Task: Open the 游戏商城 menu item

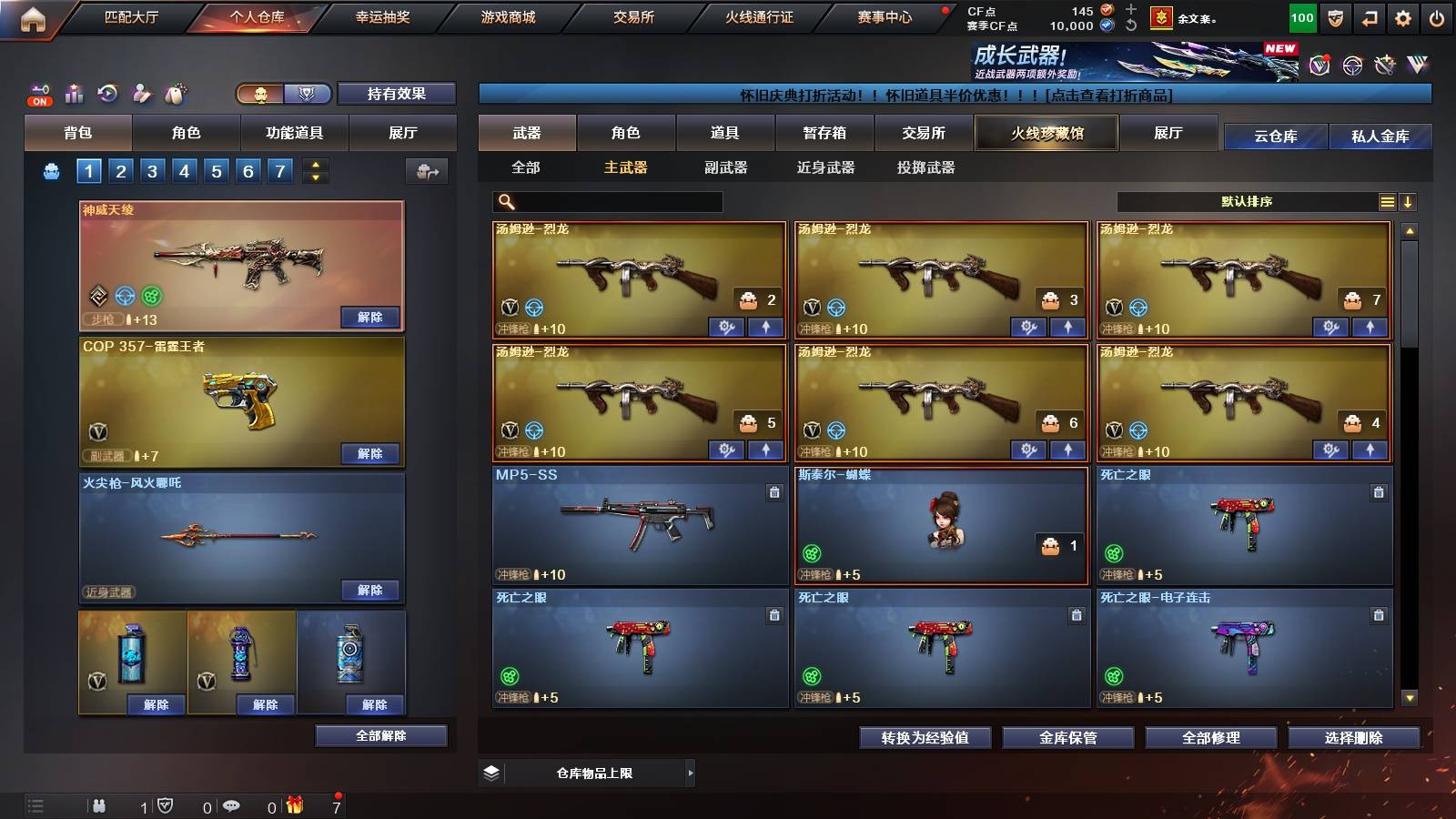Action: click(x=506, y=16)
